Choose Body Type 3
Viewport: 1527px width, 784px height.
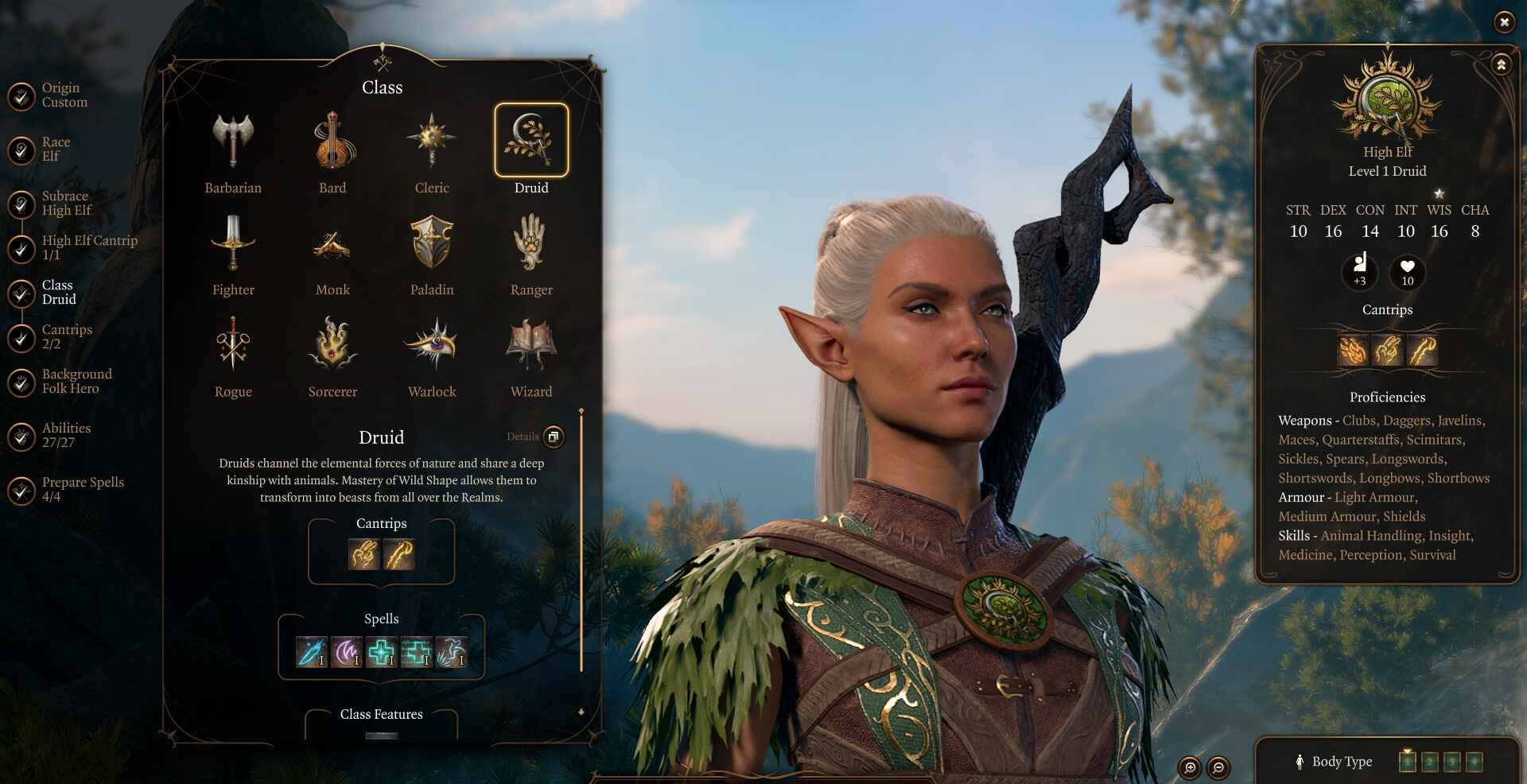[1452, 763]
